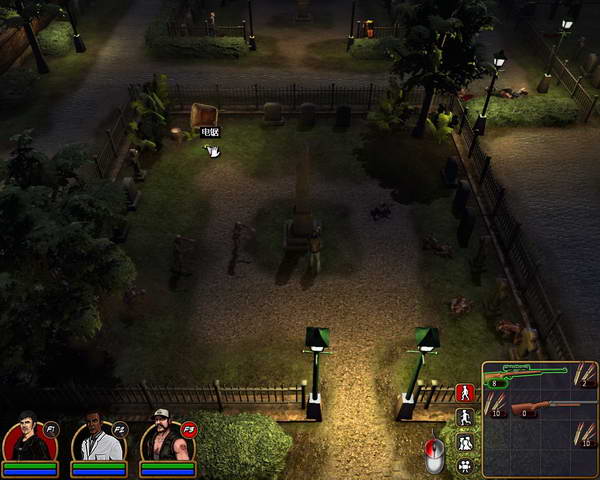Select the dark-haired man in black jacket portrait
The height and width of the screenshot is (480, 600).
26,440
